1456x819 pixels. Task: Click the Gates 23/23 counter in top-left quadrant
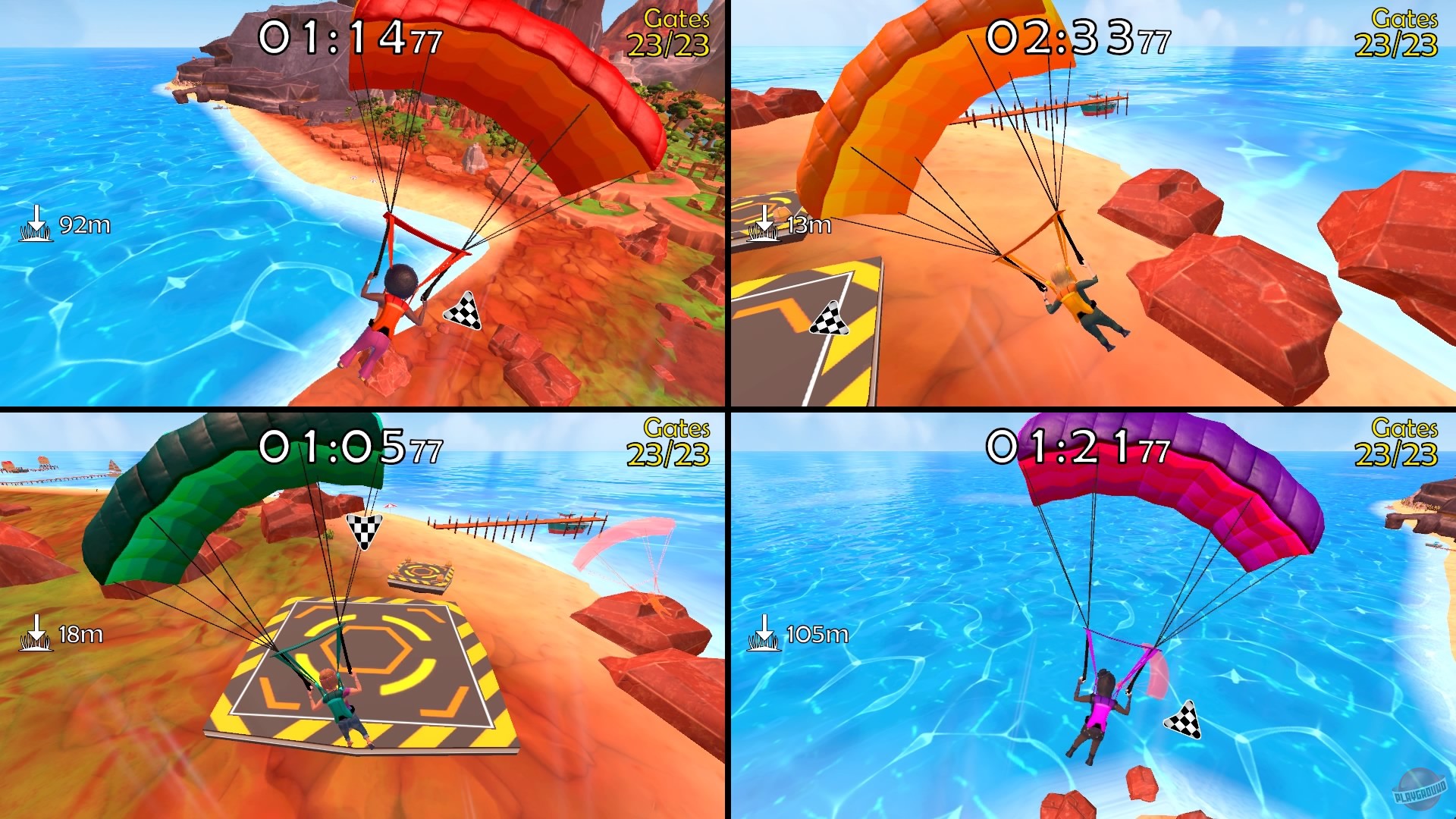670,33
